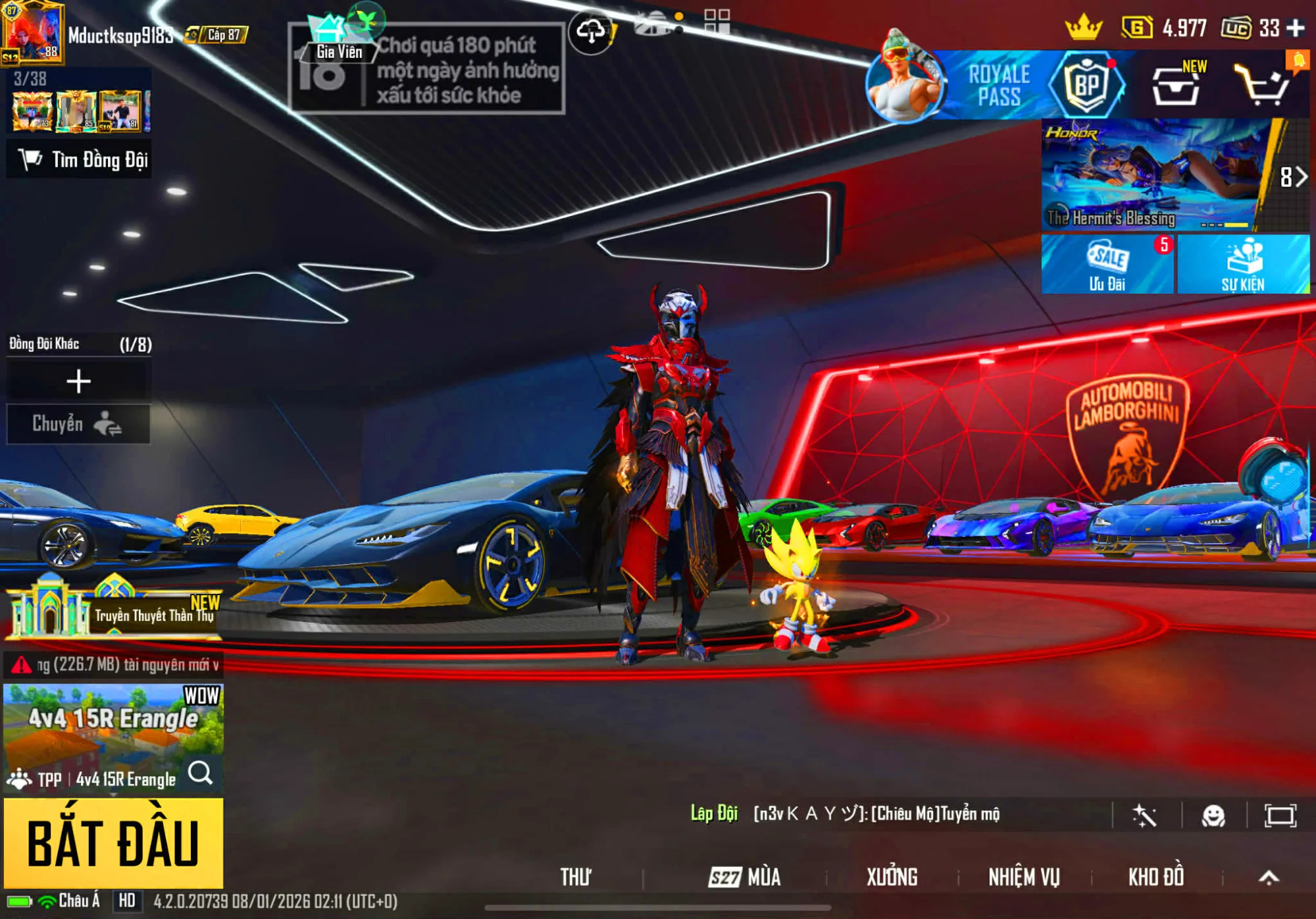This screenshot has height=919, width=1316.
Task: Open Tìm Đồng Đội teammate finder
Action: [80, 159]
